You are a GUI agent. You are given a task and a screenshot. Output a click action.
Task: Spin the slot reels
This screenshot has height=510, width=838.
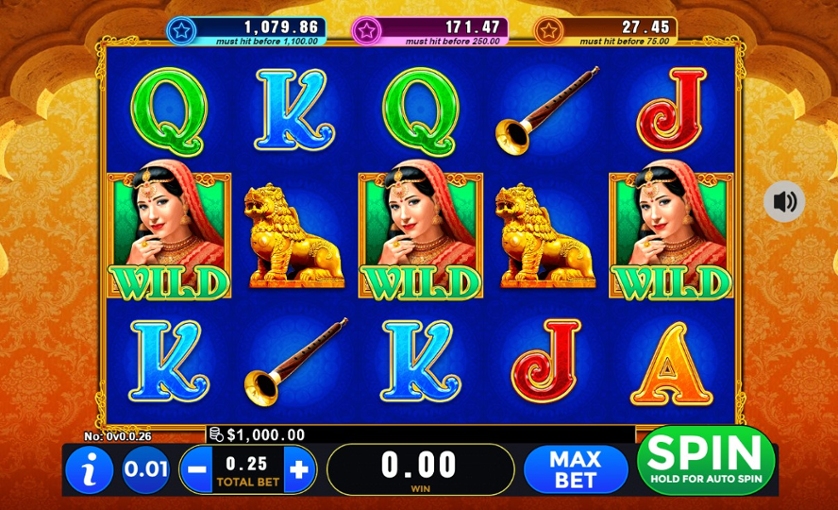point(706,460)
